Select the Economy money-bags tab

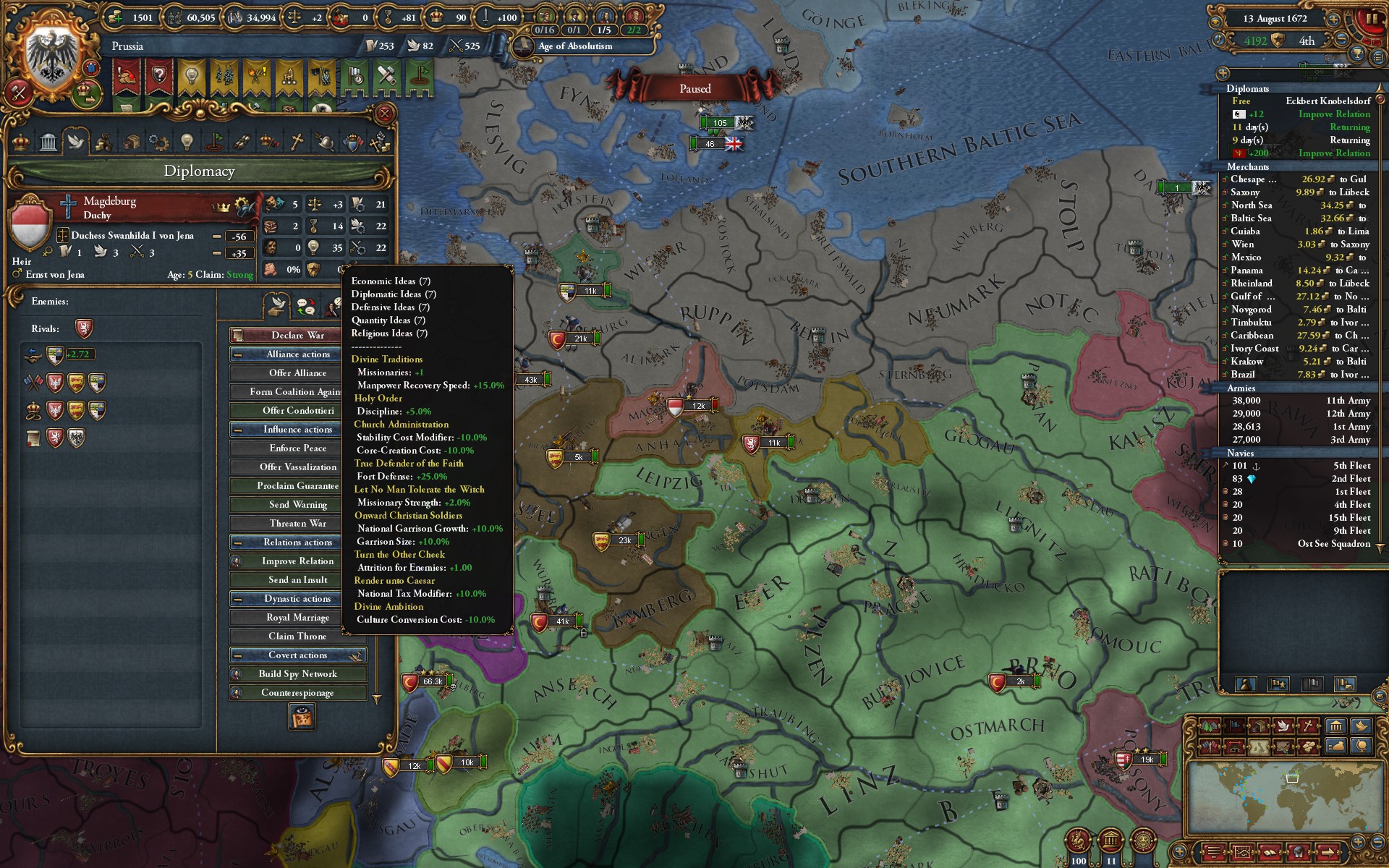[x=103, y=143]
